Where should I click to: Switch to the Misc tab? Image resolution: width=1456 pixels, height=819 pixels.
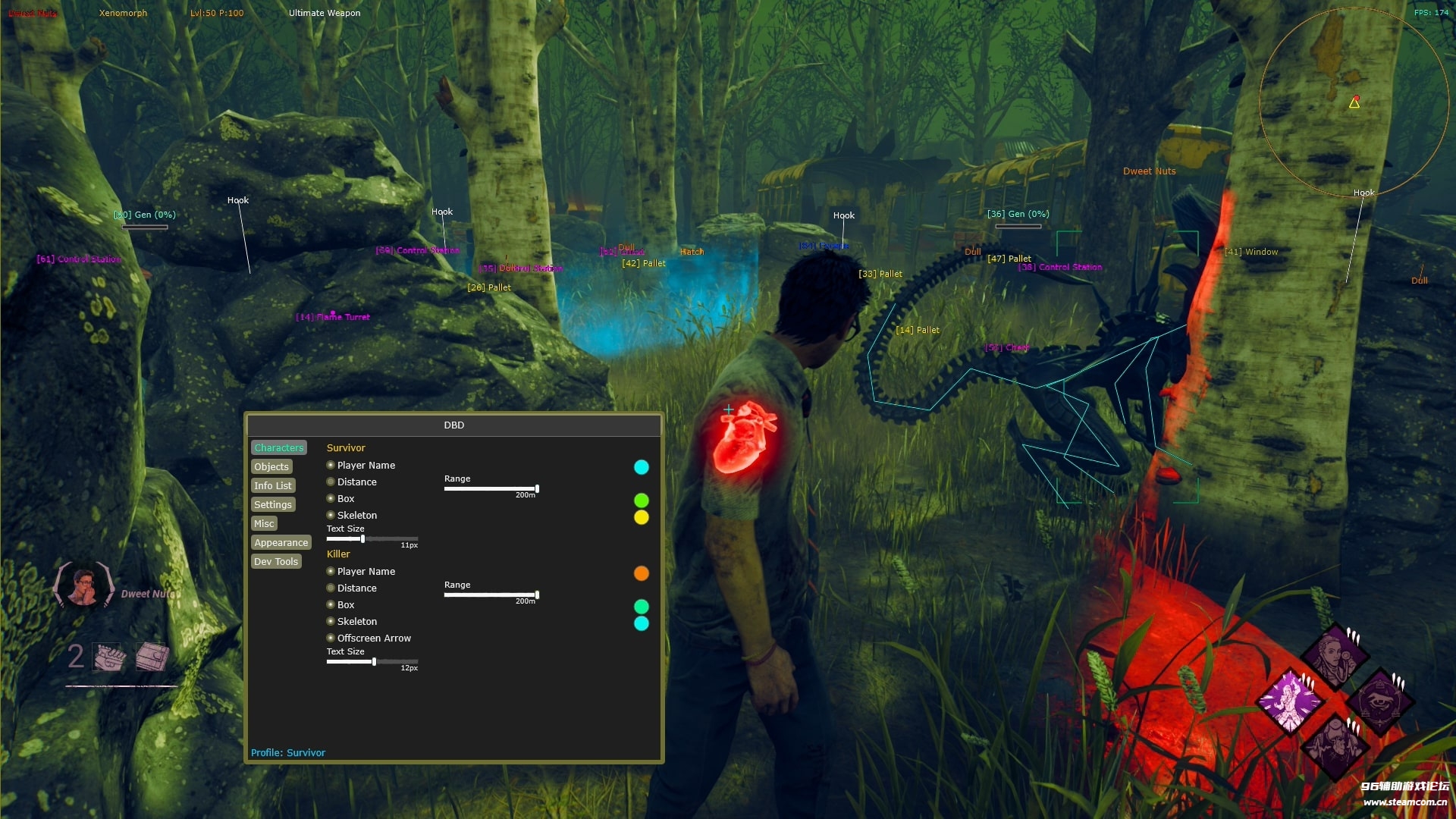point(264,524)
